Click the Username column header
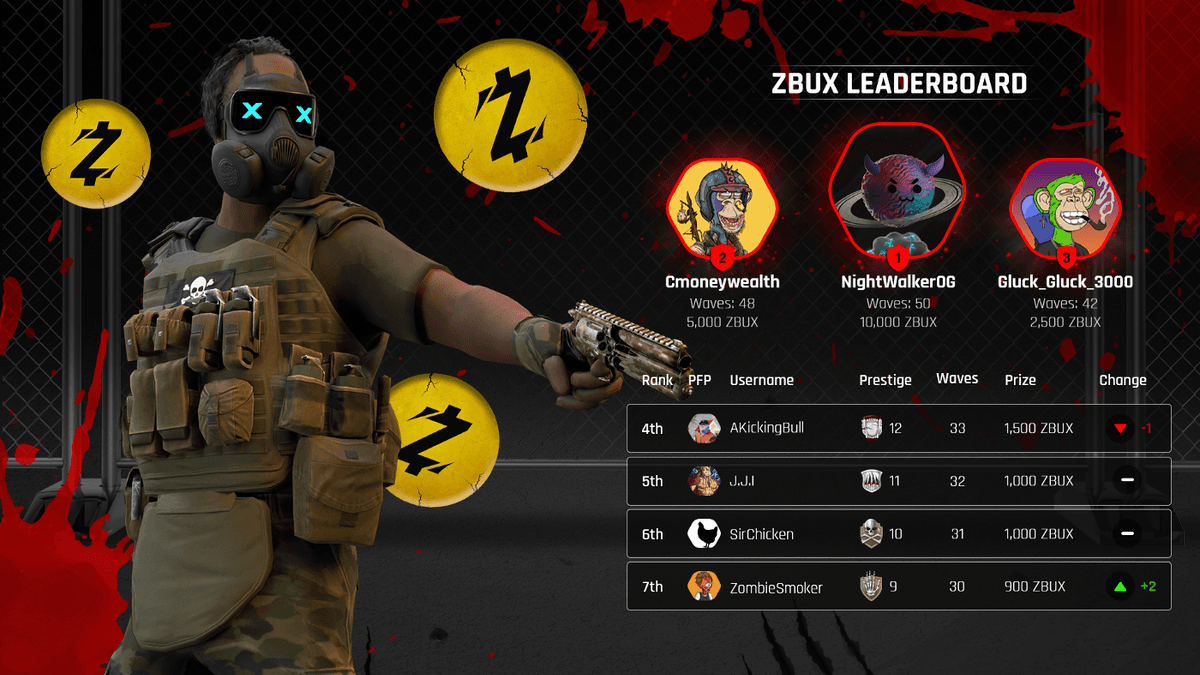The width and height of the screenshot is (1200, 675). 761,380
